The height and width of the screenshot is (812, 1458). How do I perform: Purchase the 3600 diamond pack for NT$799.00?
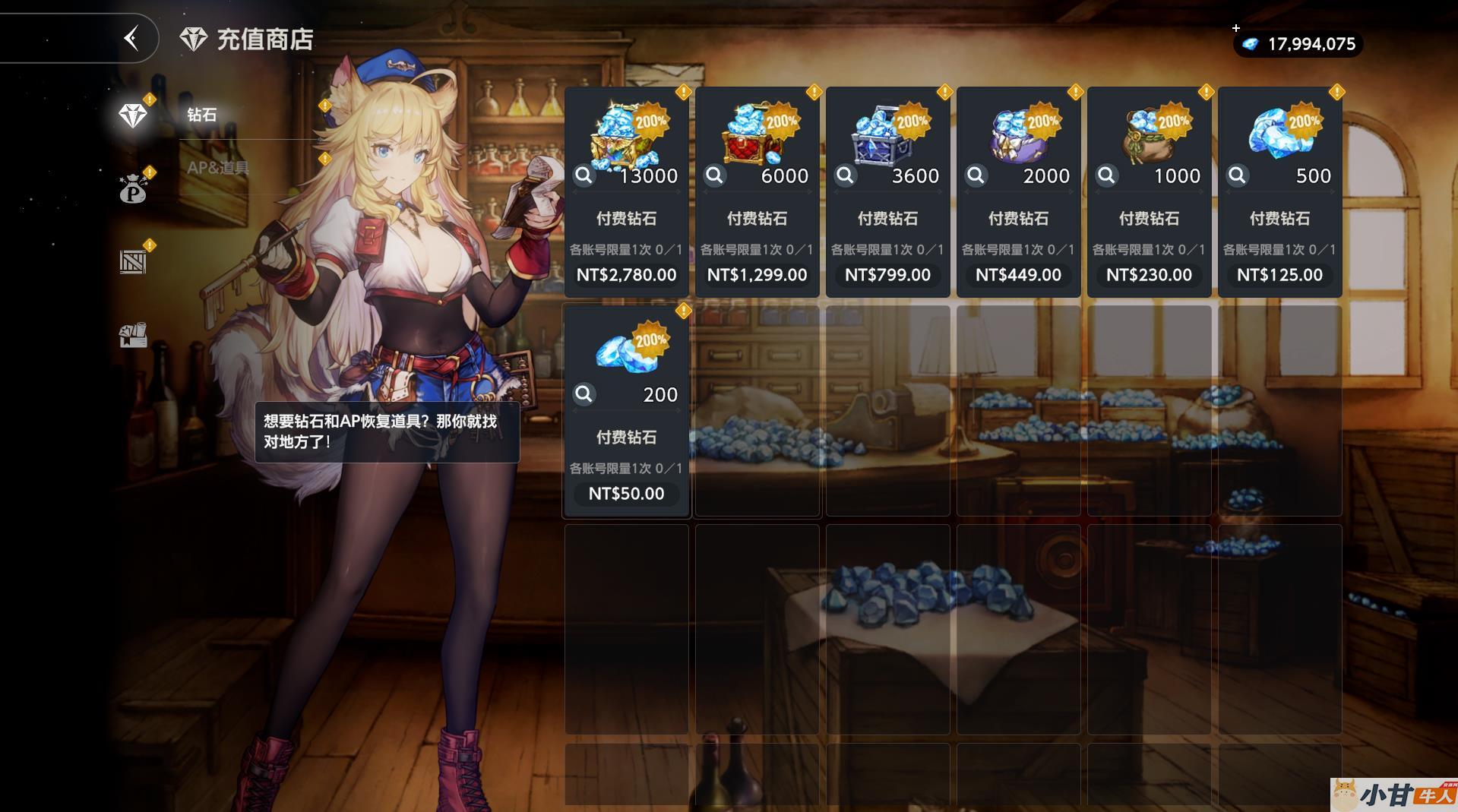click(x=887, y=275)
